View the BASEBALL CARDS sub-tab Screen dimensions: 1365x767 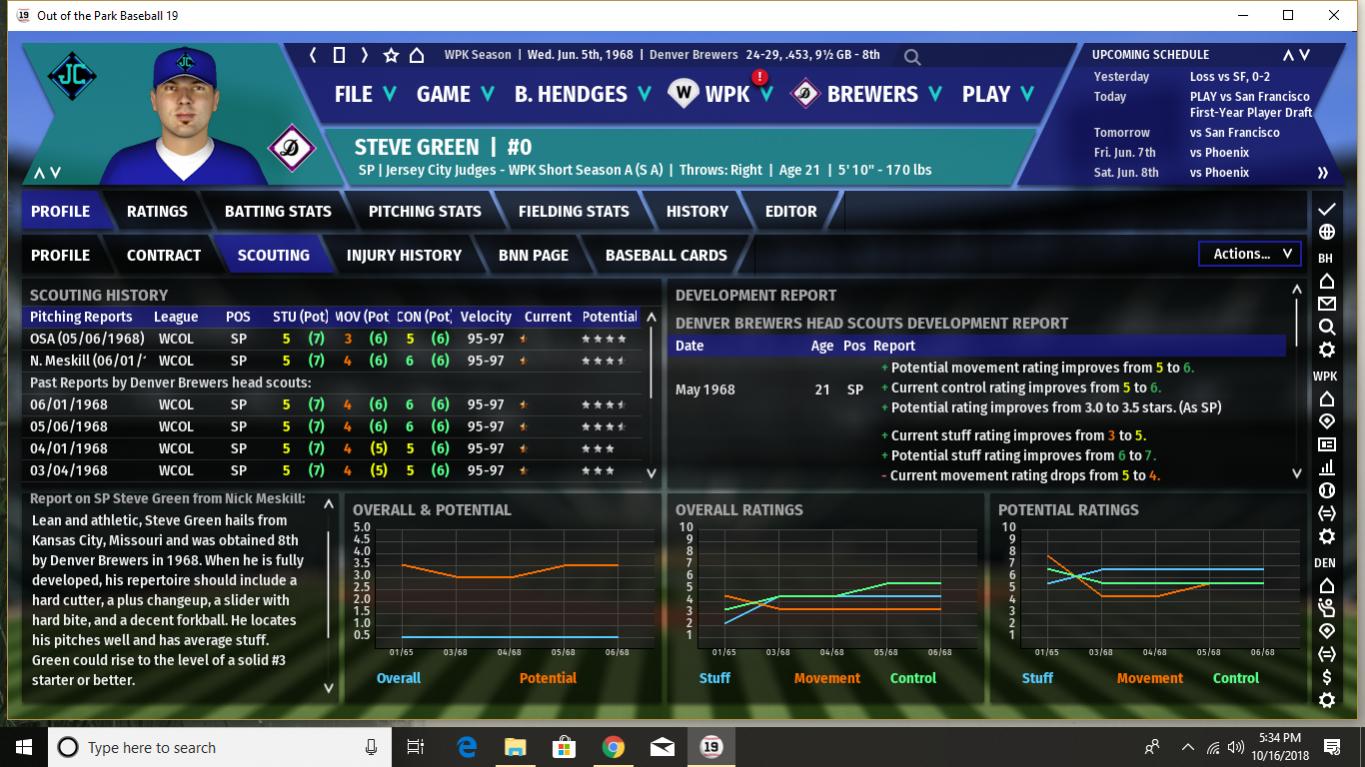pyautogui.click(x=666, y=255)
